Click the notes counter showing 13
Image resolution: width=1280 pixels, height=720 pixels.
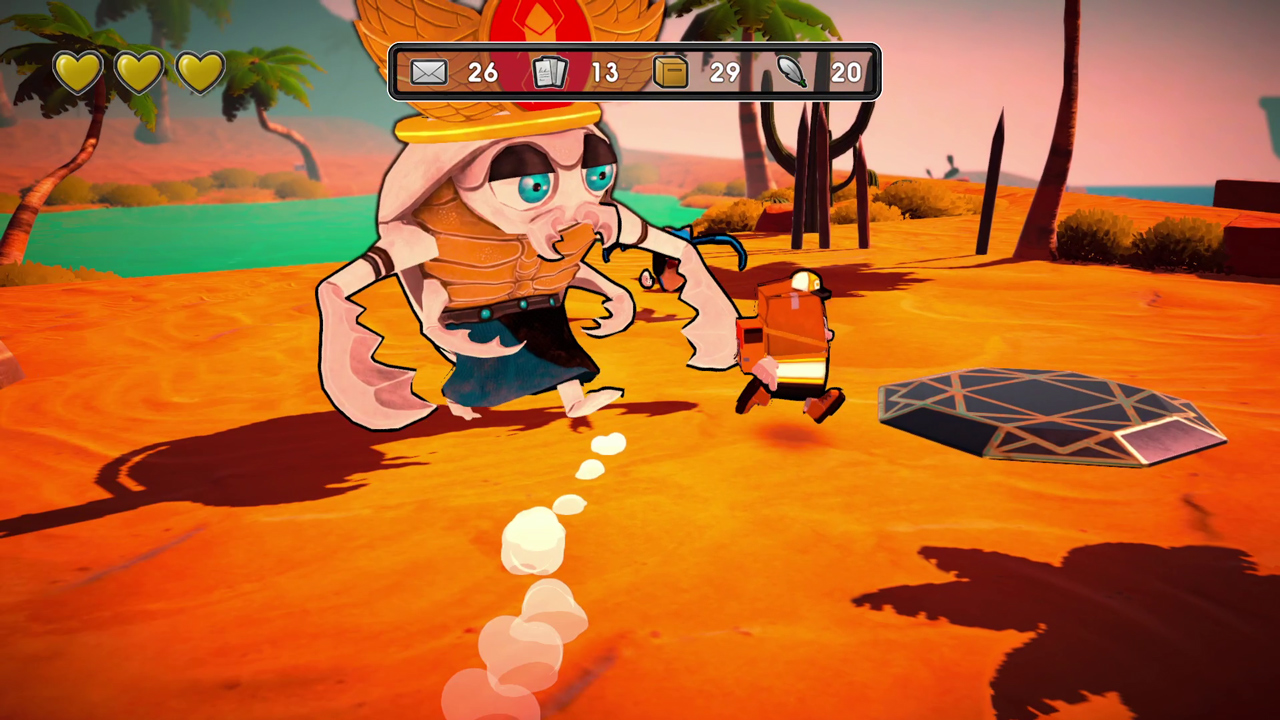click(x=604, y=72)
